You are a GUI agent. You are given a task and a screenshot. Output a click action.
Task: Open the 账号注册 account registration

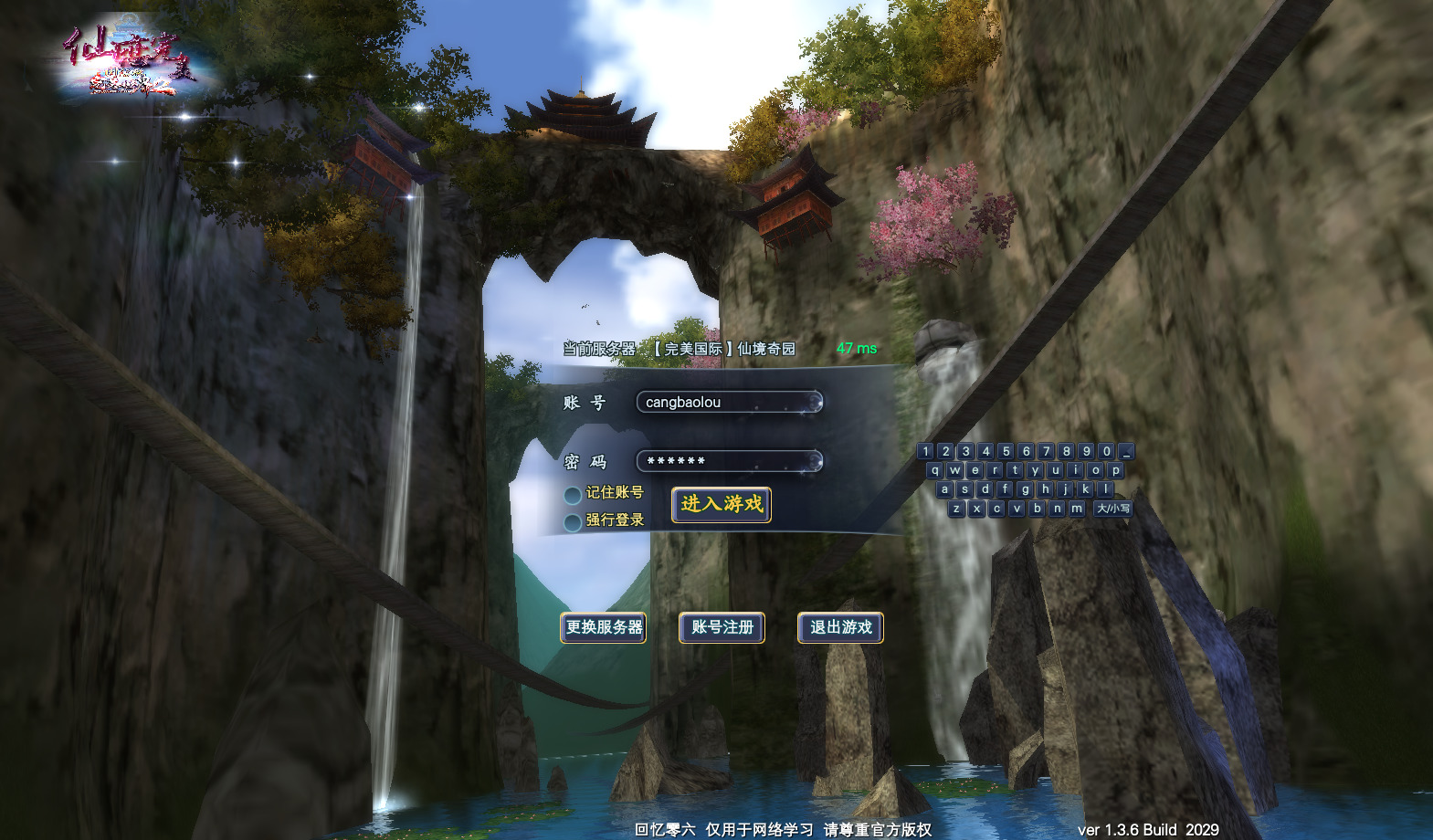[x=722, y=627]
